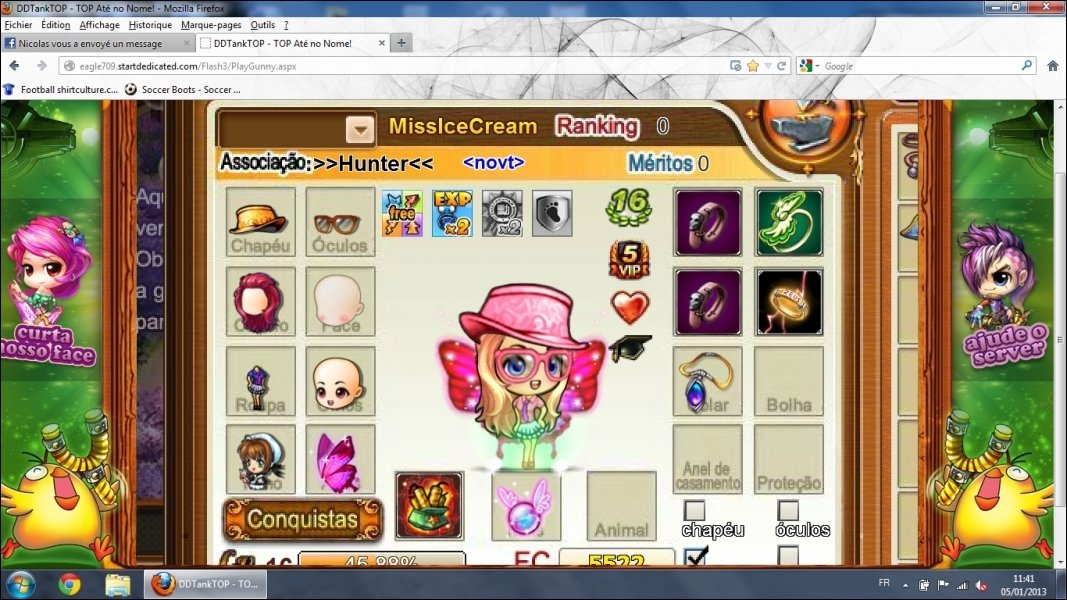Screen dimensions: 1067x600
Task: Select the pink butterfly wings slot
Action: coord(340,459)
